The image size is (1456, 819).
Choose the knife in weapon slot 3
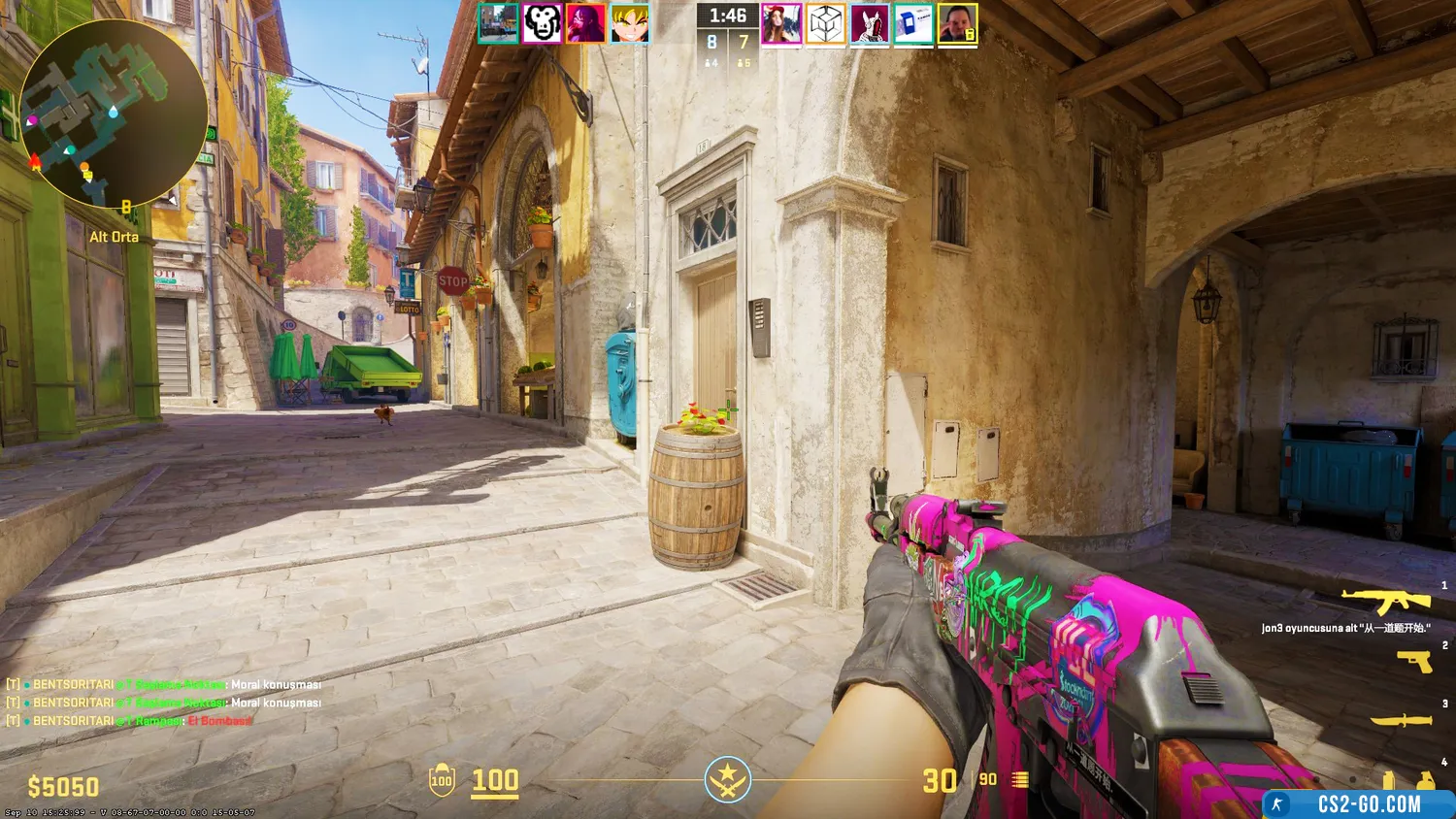click(1402, 720)
